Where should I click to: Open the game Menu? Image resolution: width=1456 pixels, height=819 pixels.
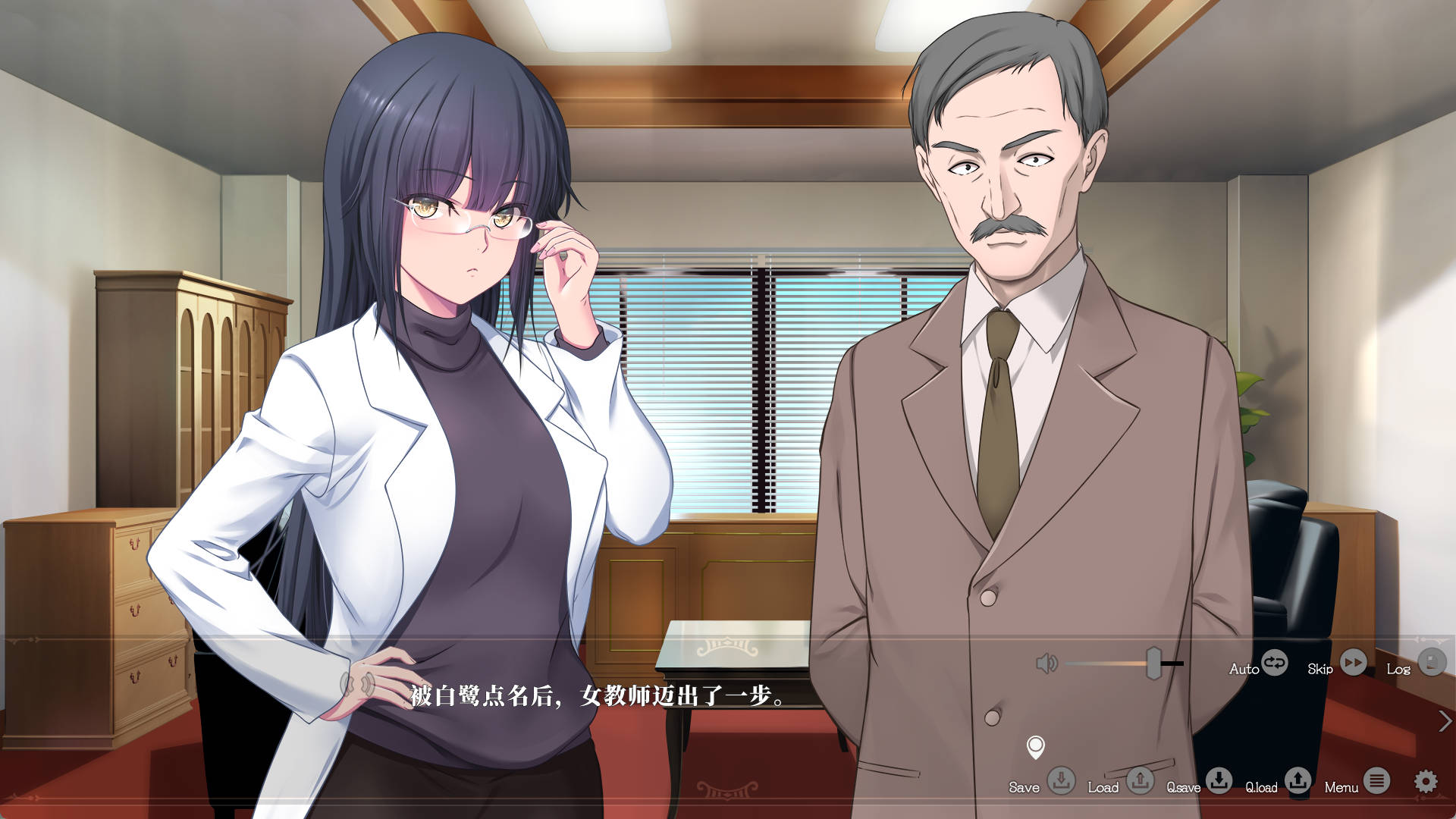(1344, 788)
